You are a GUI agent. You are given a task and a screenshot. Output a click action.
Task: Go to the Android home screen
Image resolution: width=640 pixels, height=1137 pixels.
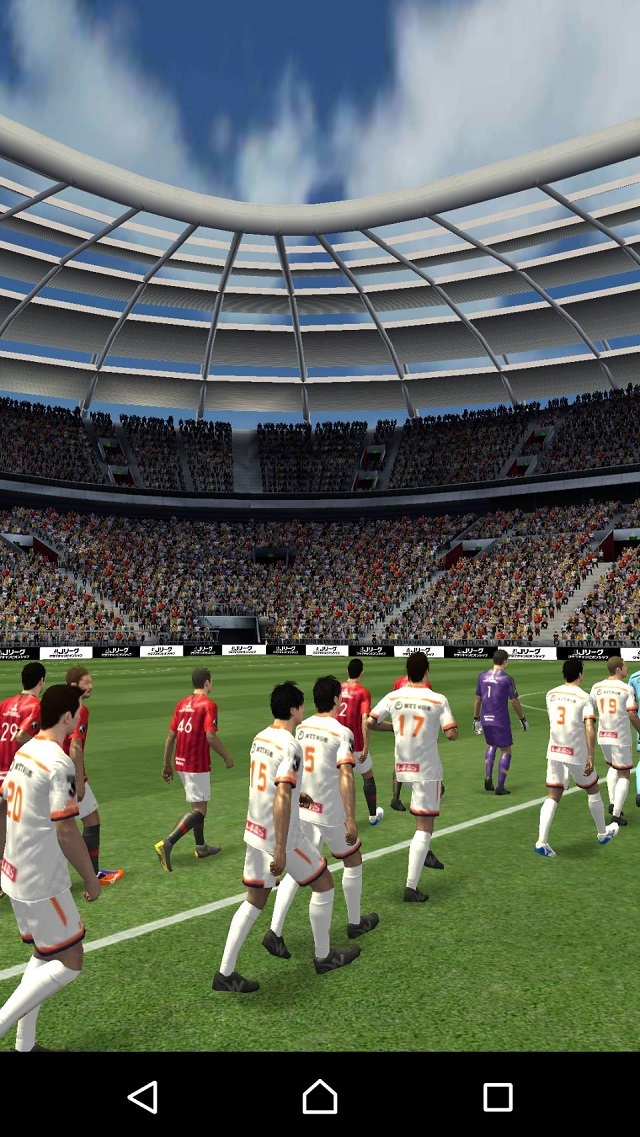coord(320,1097)
